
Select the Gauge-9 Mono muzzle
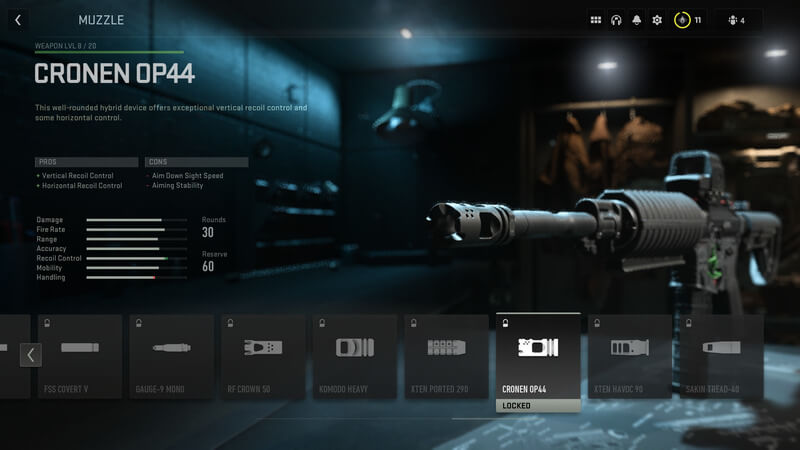coord(172,355)
